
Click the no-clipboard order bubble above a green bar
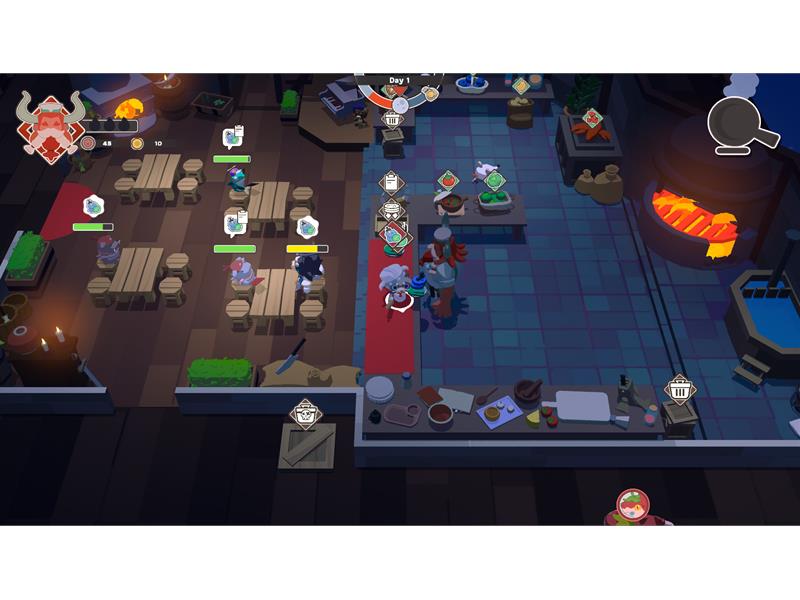tap(93, 206)
